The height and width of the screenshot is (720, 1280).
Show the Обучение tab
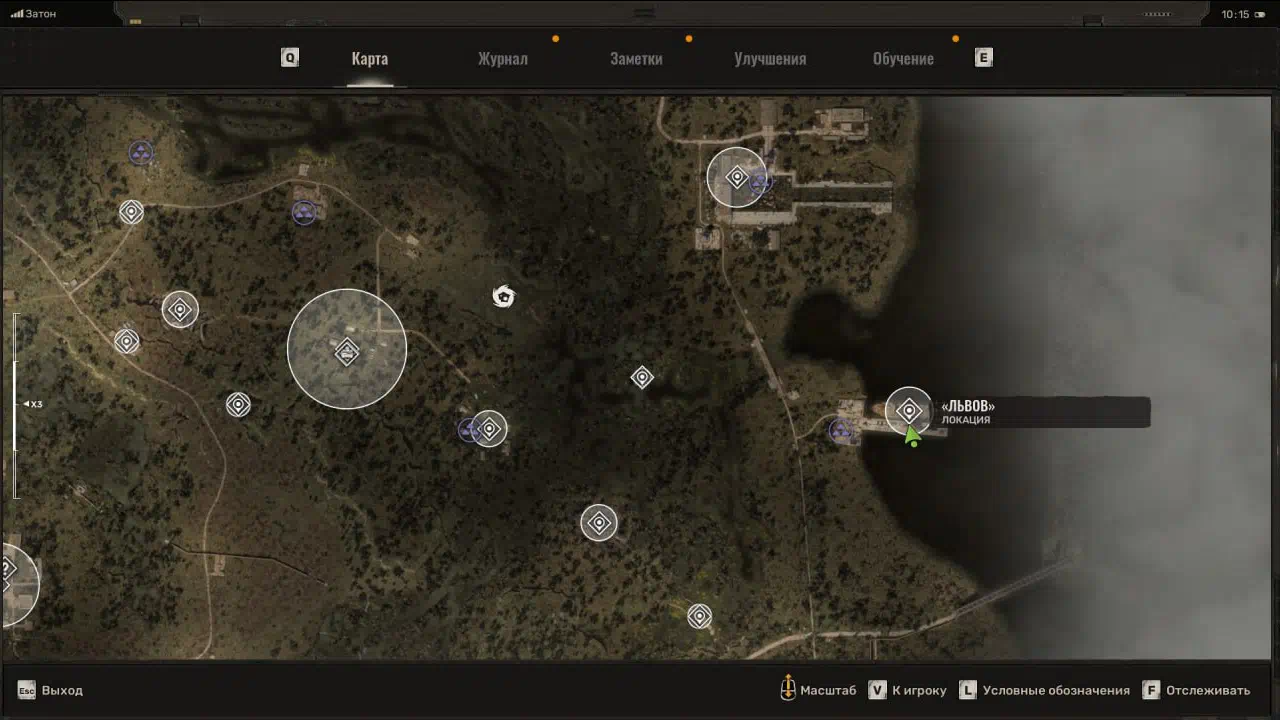tap(903, 59)
